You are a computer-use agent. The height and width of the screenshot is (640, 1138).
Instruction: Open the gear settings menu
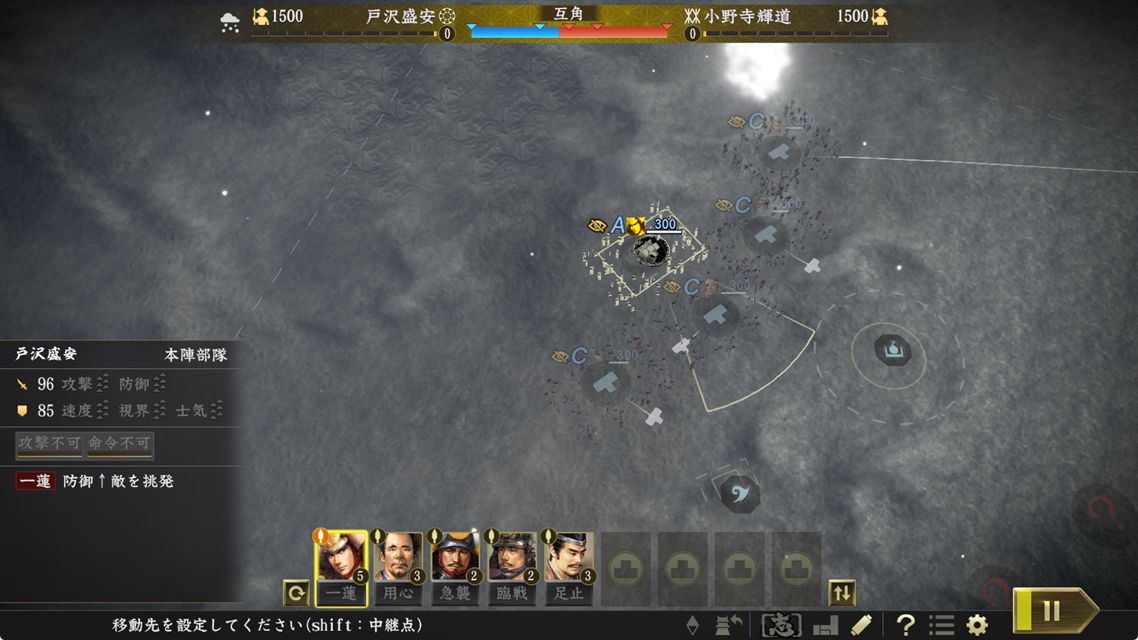977,626
